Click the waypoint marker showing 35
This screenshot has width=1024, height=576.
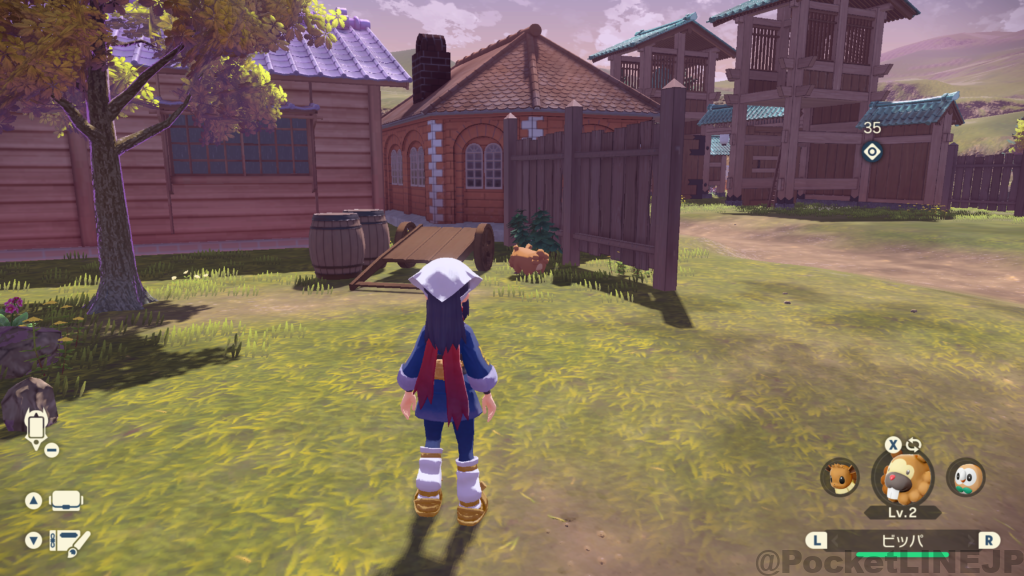pyautogui.click(x=872, y=151)
